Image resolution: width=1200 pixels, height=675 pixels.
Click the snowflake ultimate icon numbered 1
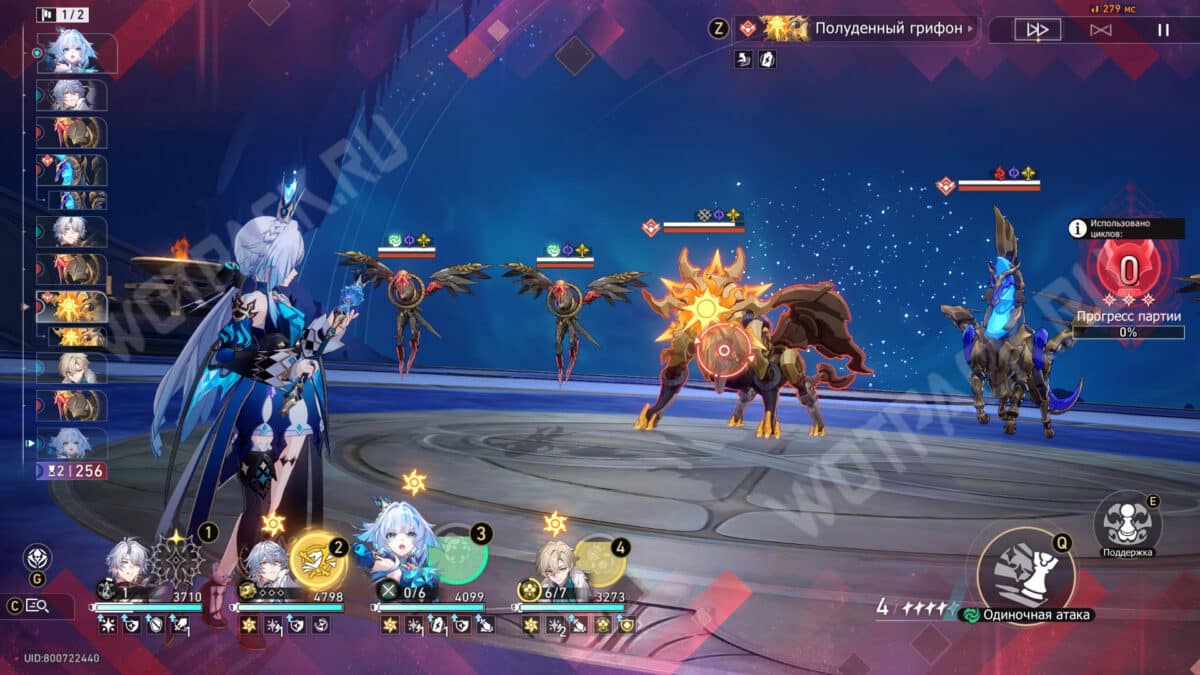click(177, 558)
